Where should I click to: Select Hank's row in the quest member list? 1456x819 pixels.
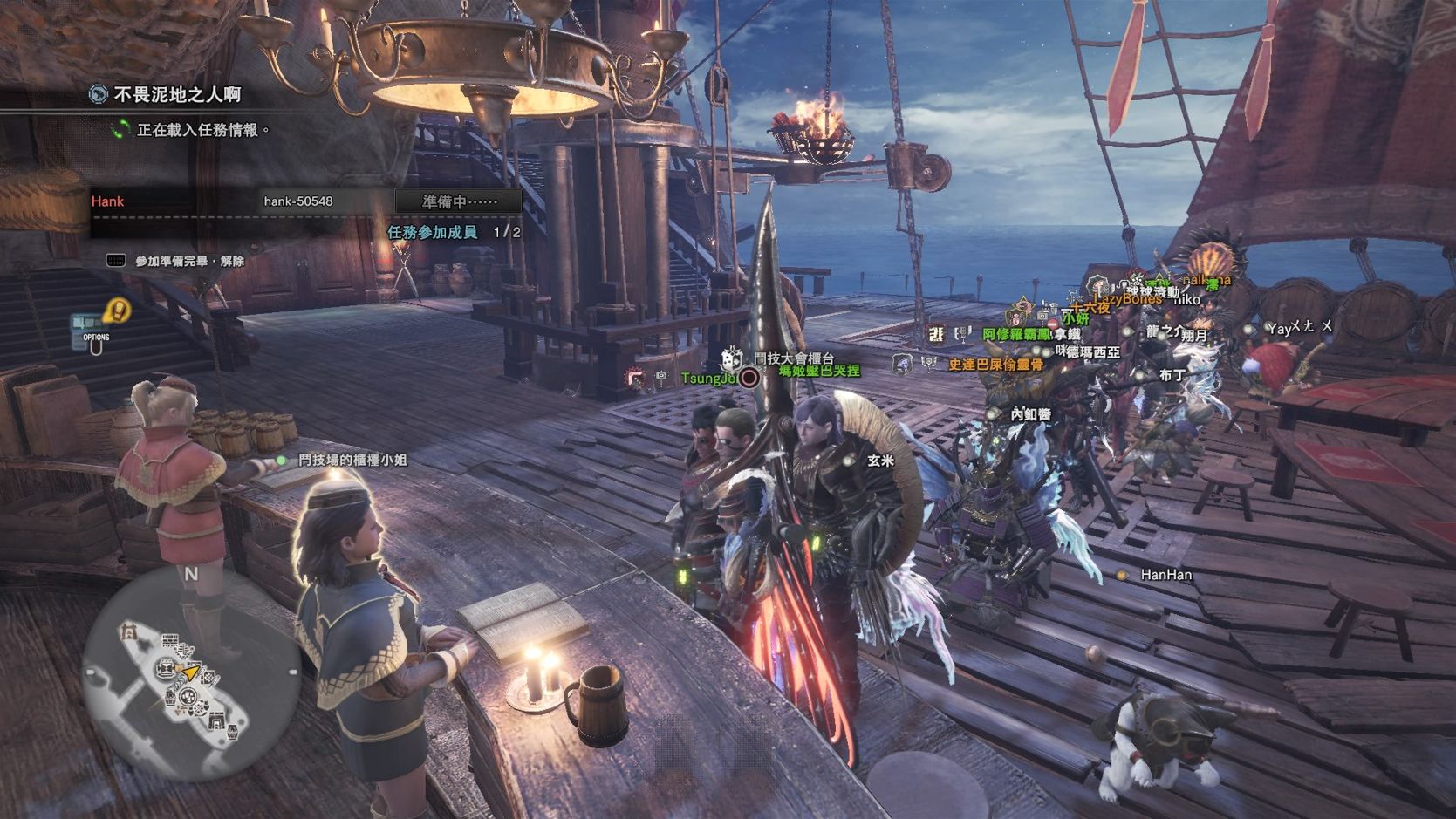pyautogui.click(x=236, y=201)
